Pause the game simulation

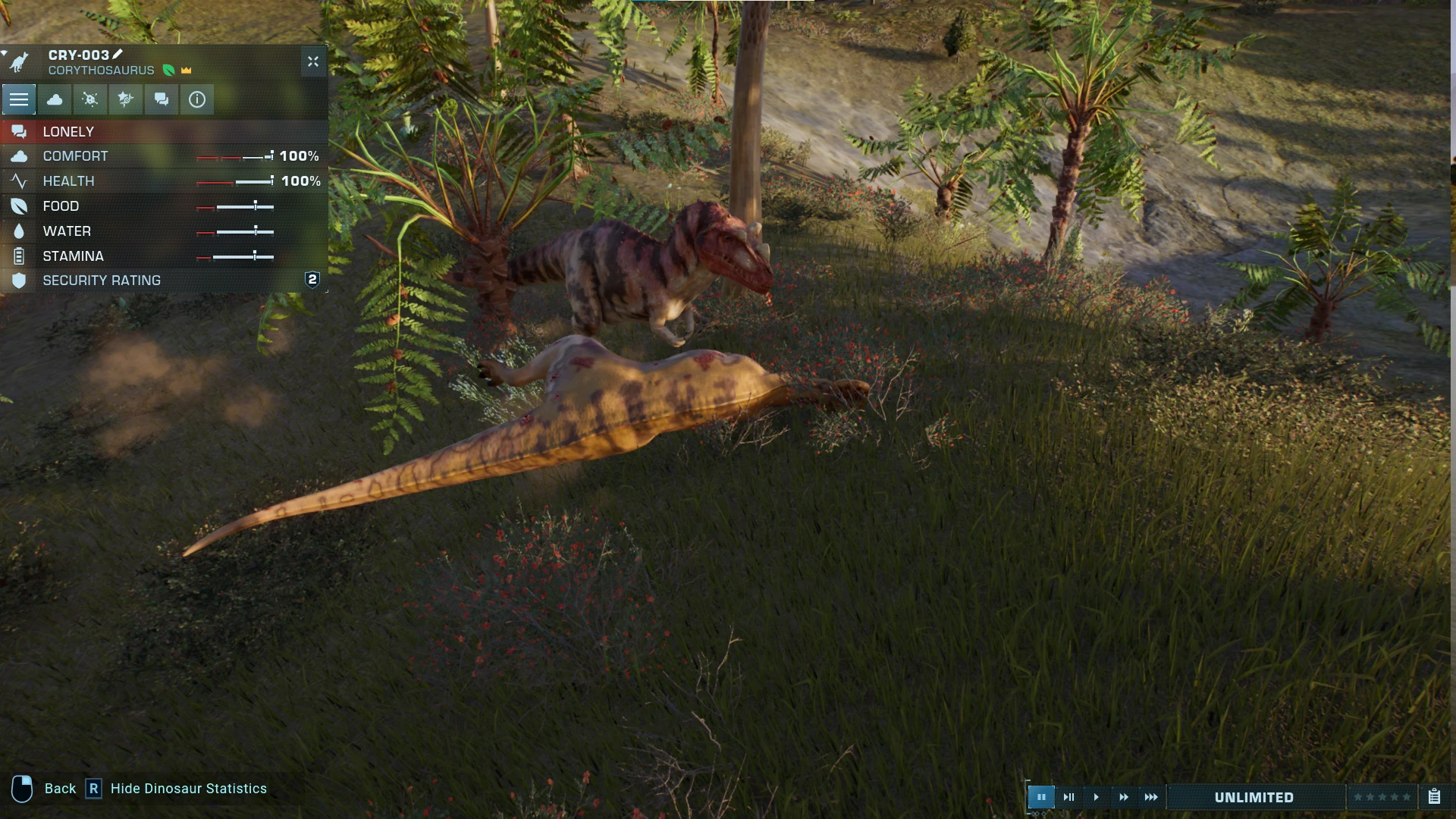point(1041,797)
